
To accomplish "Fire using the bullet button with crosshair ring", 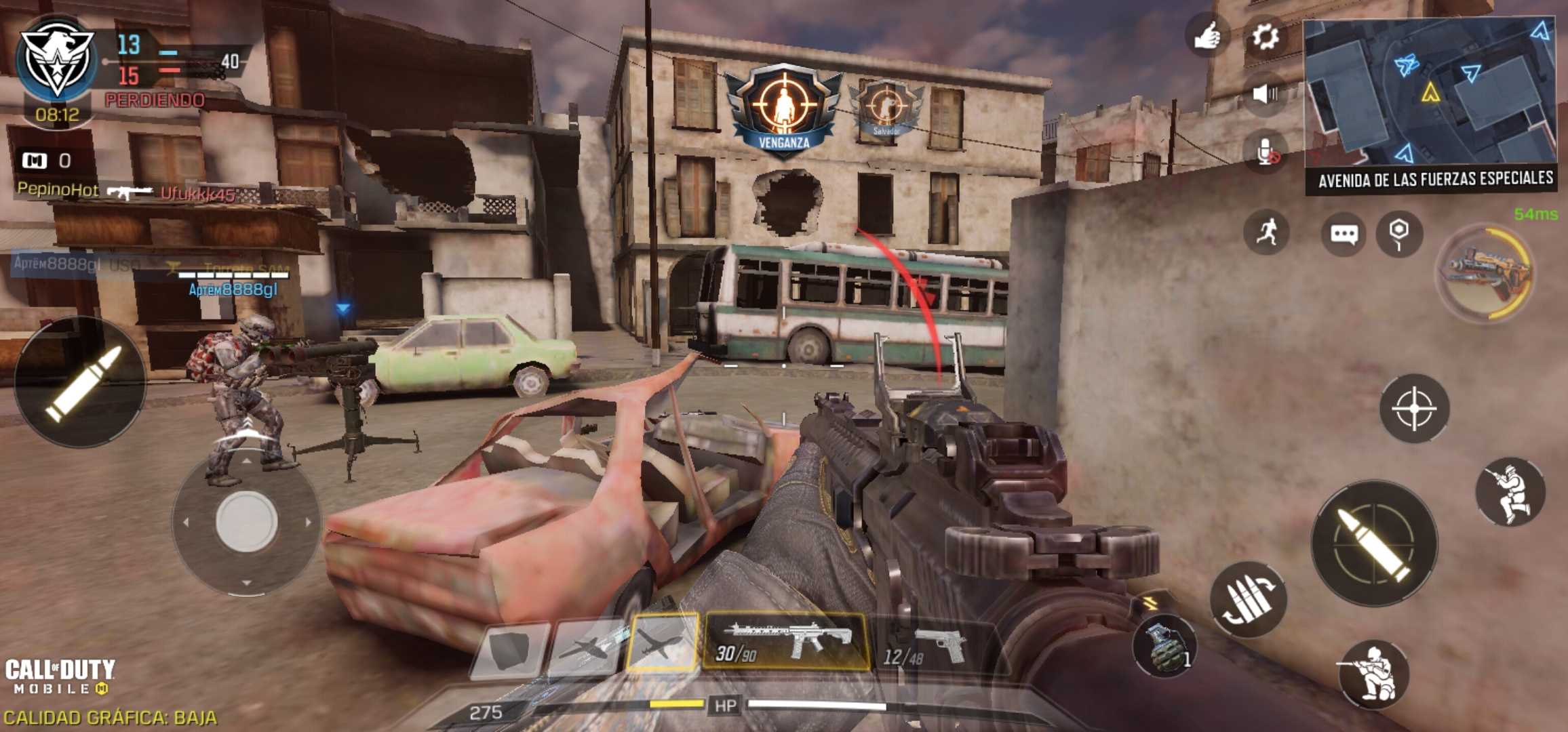I will coord(1374,544).
